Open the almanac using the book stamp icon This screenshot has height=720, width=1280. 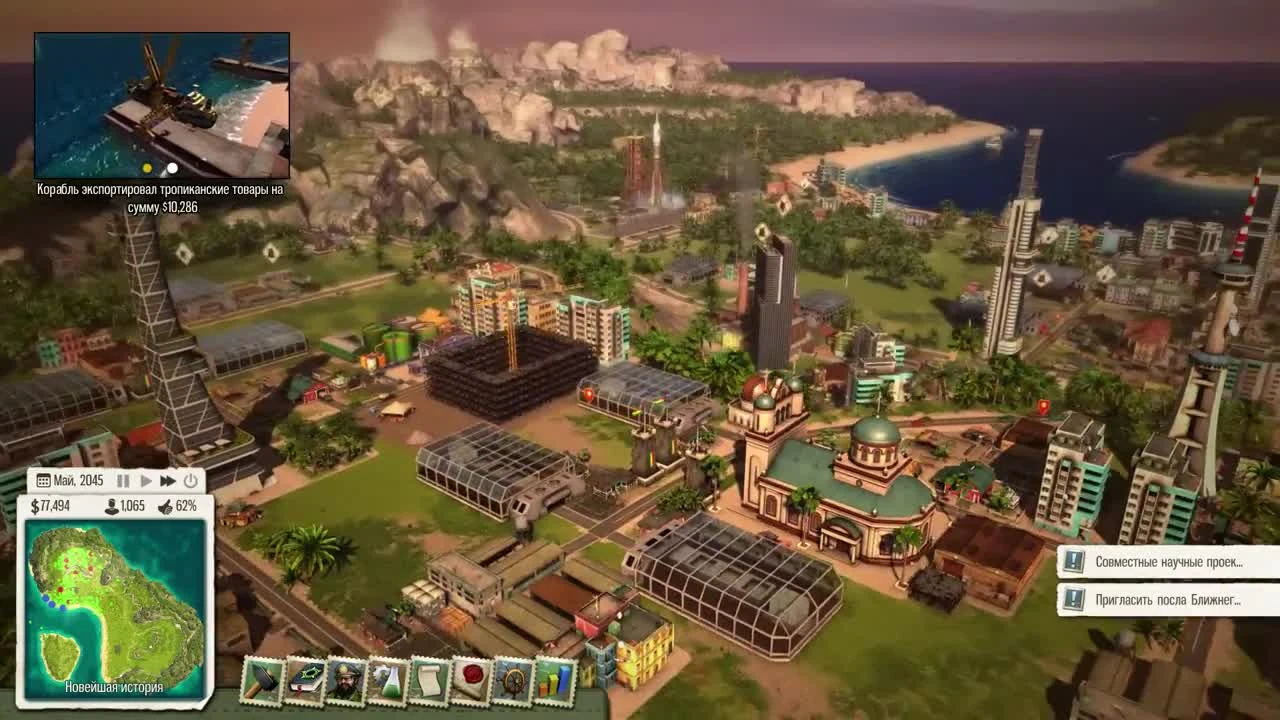point(305,681)
